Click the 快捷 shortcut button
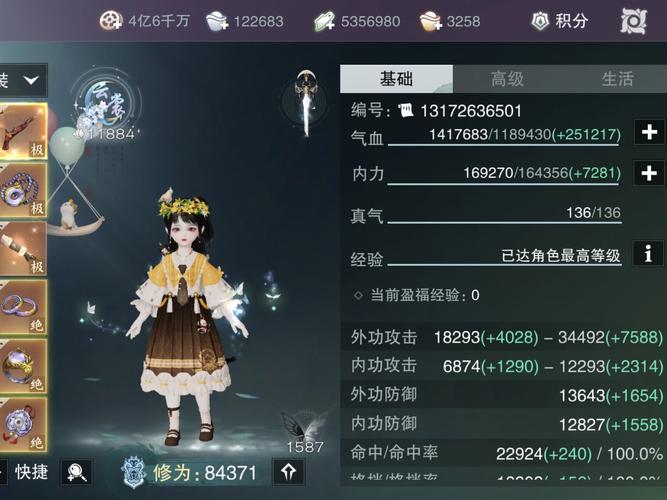Viewport: 667px width, 500px height. click(30, 472)
